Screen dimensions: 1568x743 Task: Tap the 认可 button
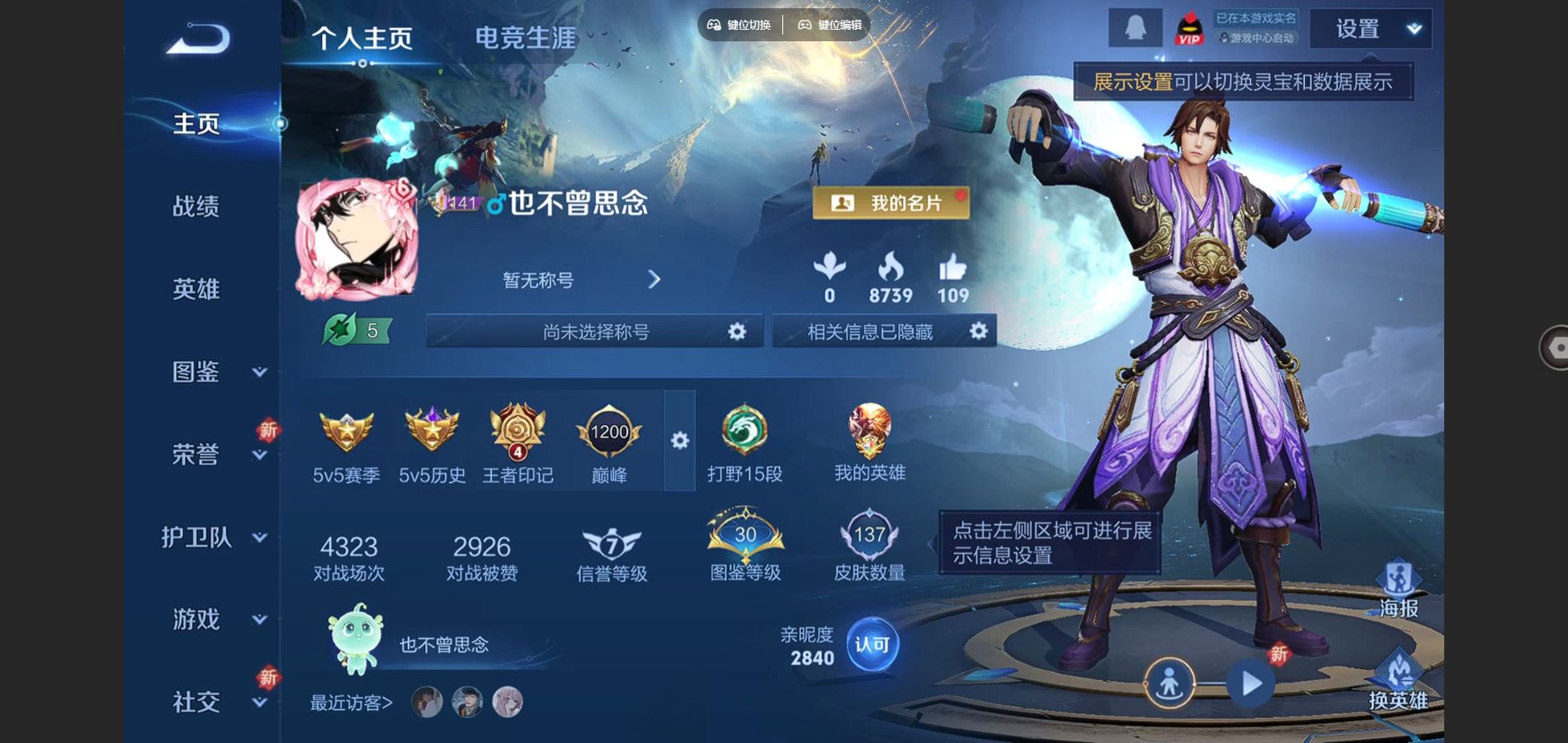point(871,645)
